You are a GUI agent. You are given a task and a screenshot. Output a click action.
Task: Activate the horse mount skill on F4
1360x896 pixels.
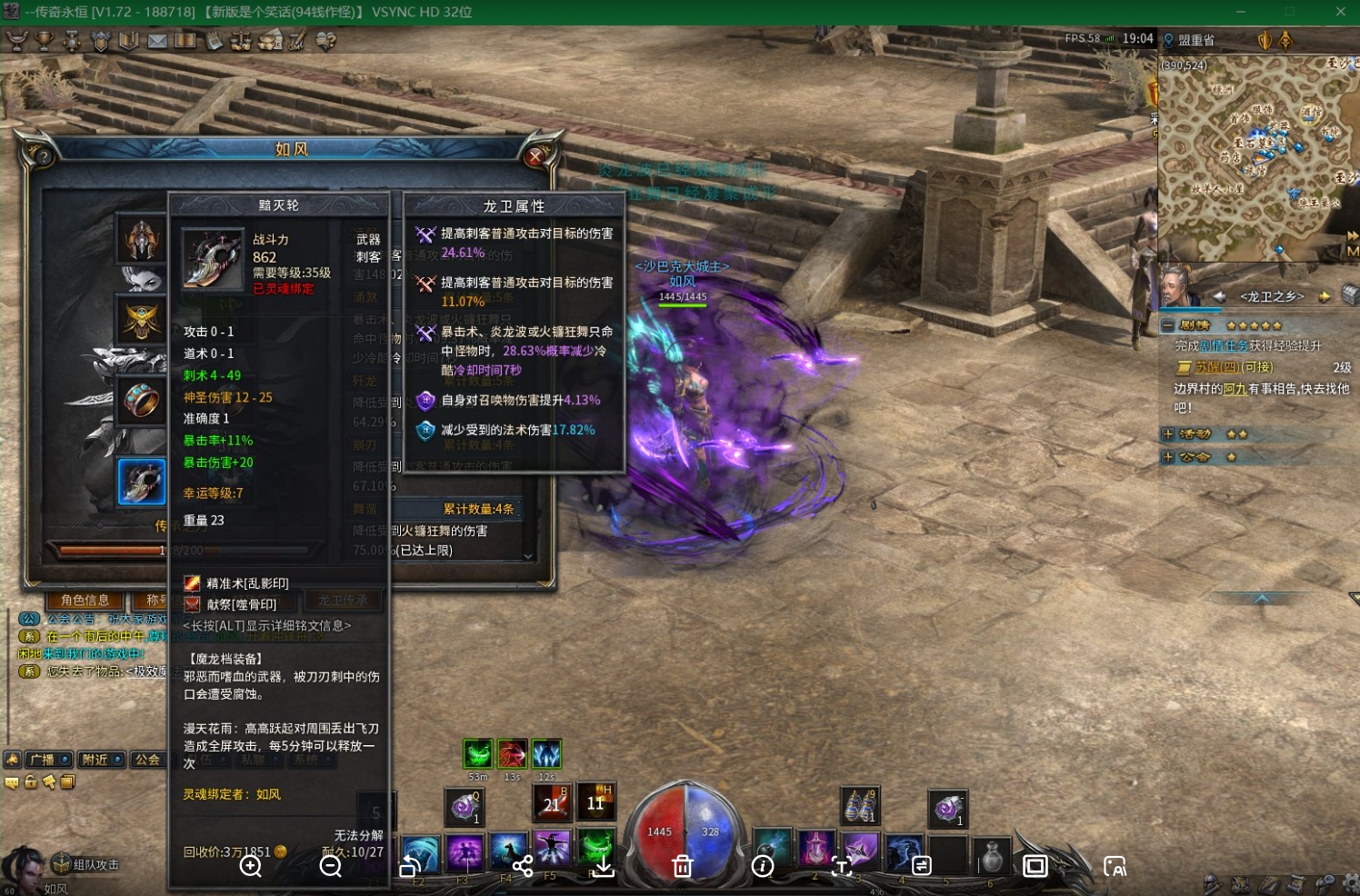(508, 853)
